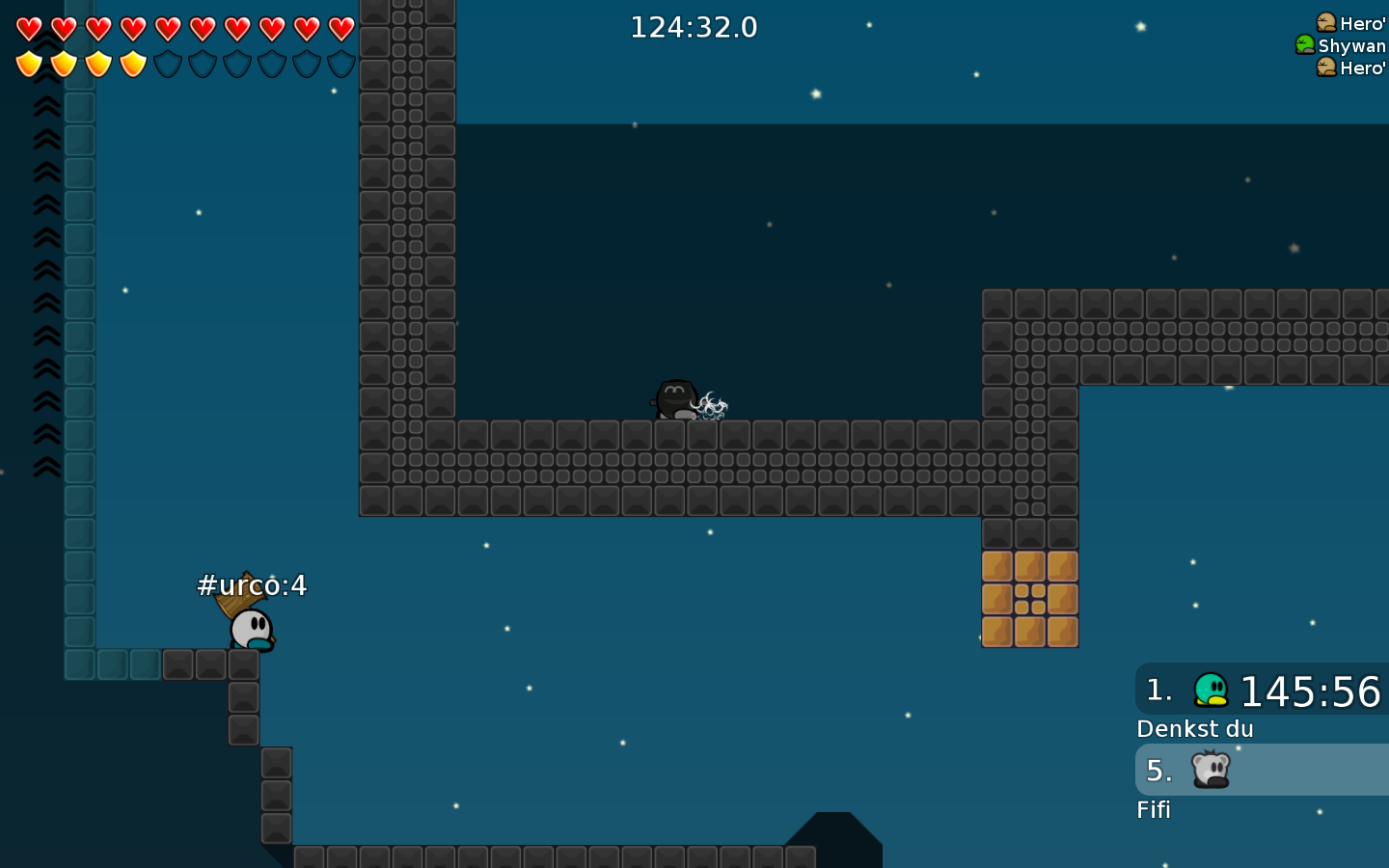The width and height of the screenshot is (1389, 868).
Task: Click the player name Denkst du
Action: coord(1194,729)
